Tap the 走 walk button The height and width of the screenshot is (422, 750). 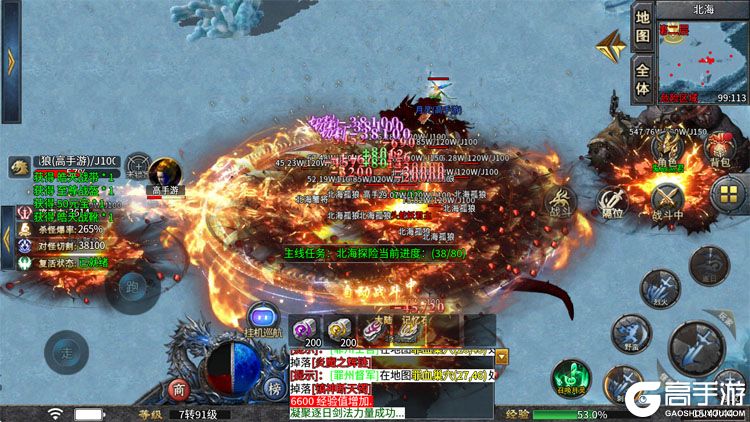point(65,351)
